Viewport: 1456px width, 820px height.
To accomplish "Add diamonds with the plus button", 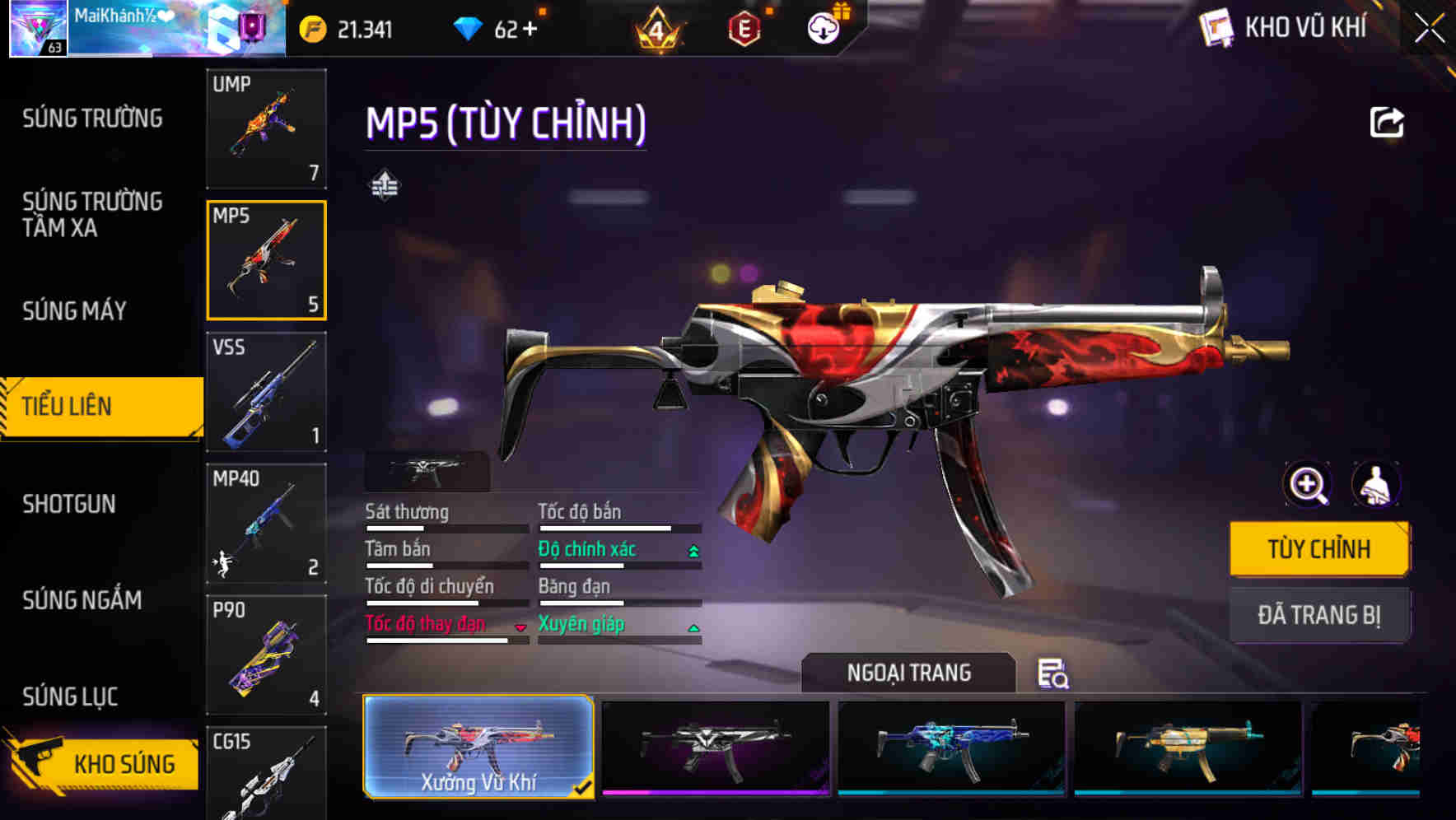I will point(529,30).
